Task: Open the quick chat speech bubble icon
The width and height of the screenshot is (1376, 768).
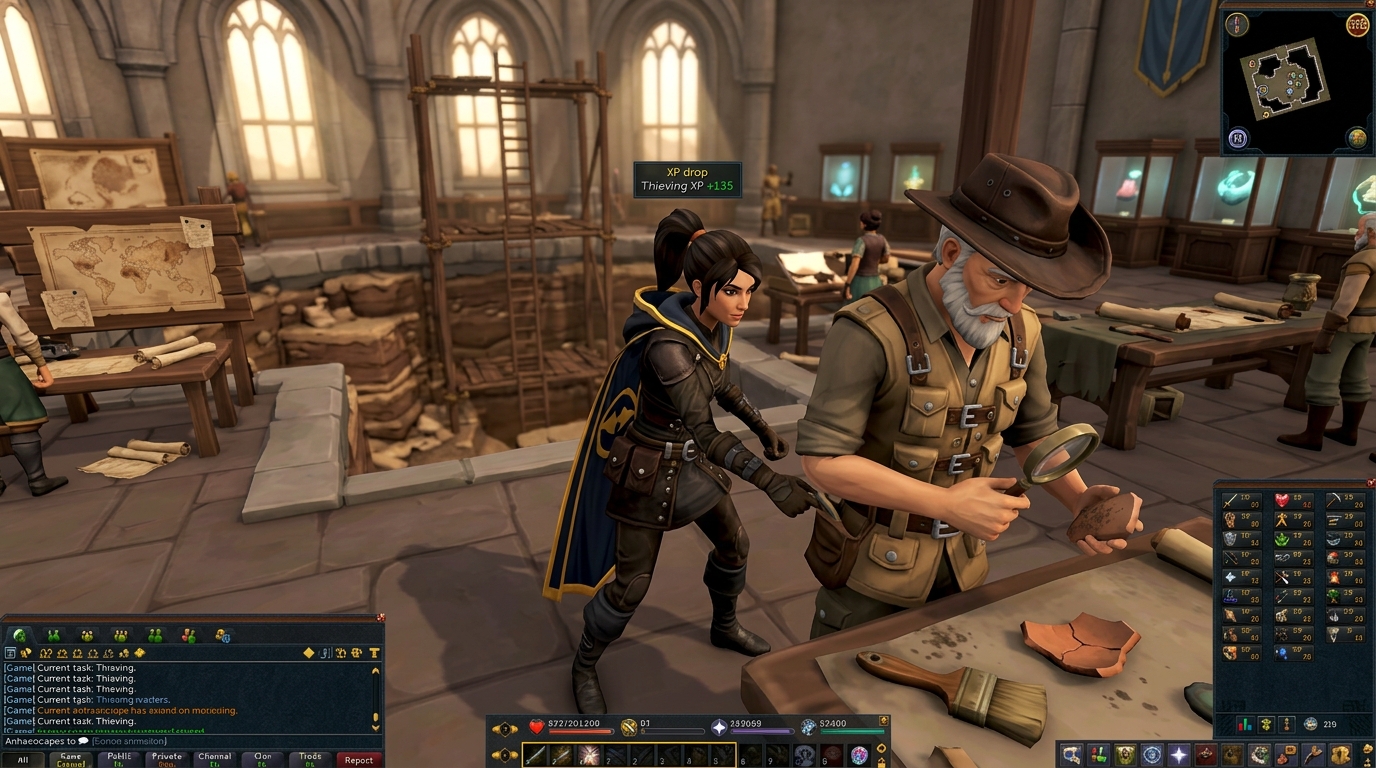Action: pos(82,742)
